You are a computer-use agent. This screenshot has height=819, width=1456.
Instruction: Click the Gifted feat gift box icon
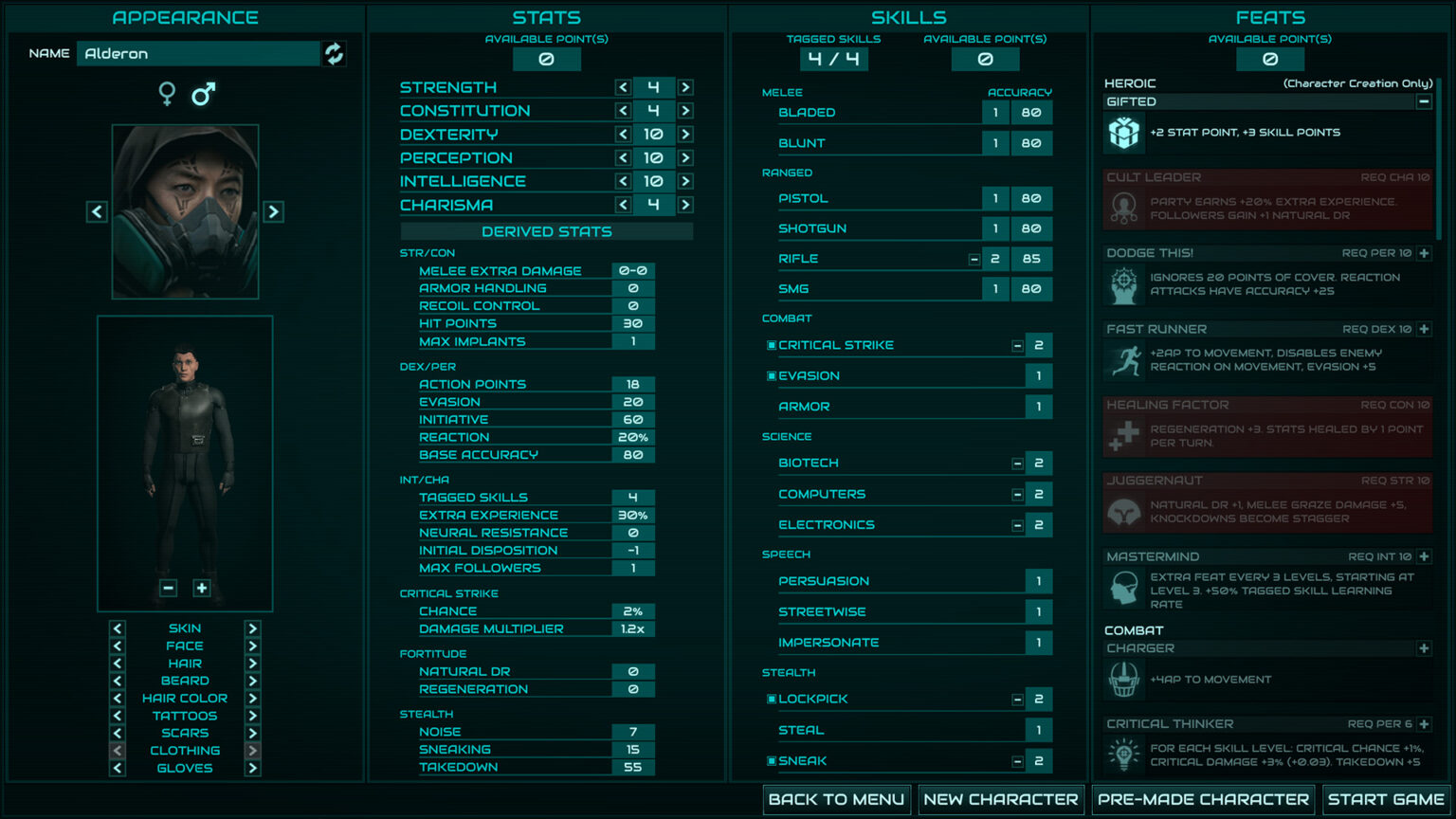(x=1123, y=133)
